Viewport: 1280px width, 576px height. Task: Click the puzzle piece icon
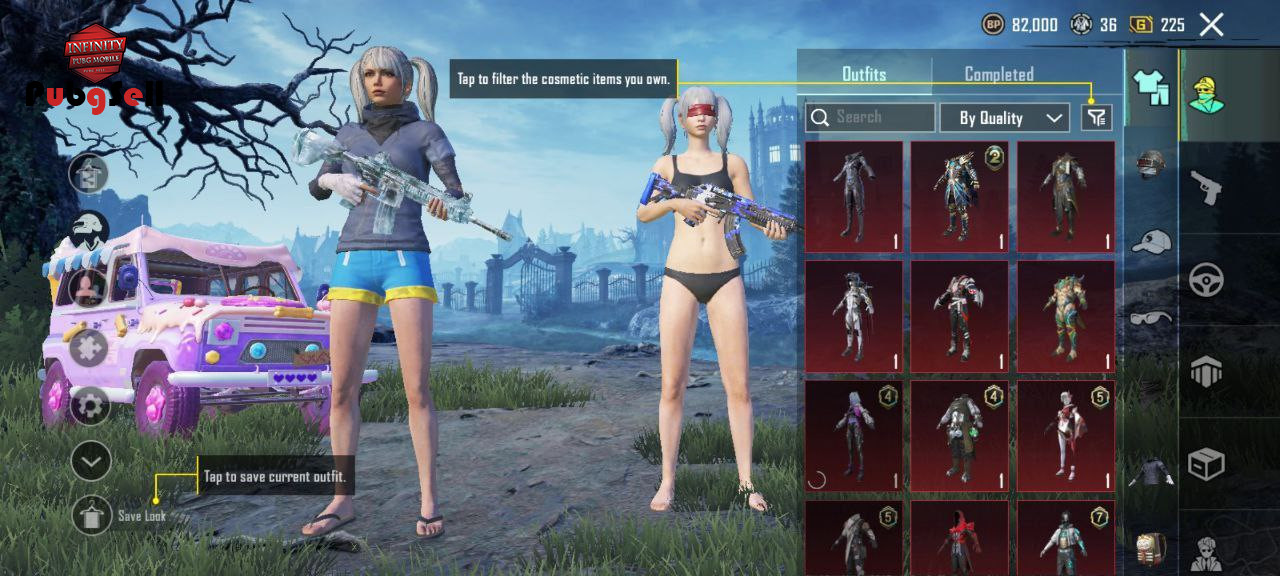[x=89, y=350]
